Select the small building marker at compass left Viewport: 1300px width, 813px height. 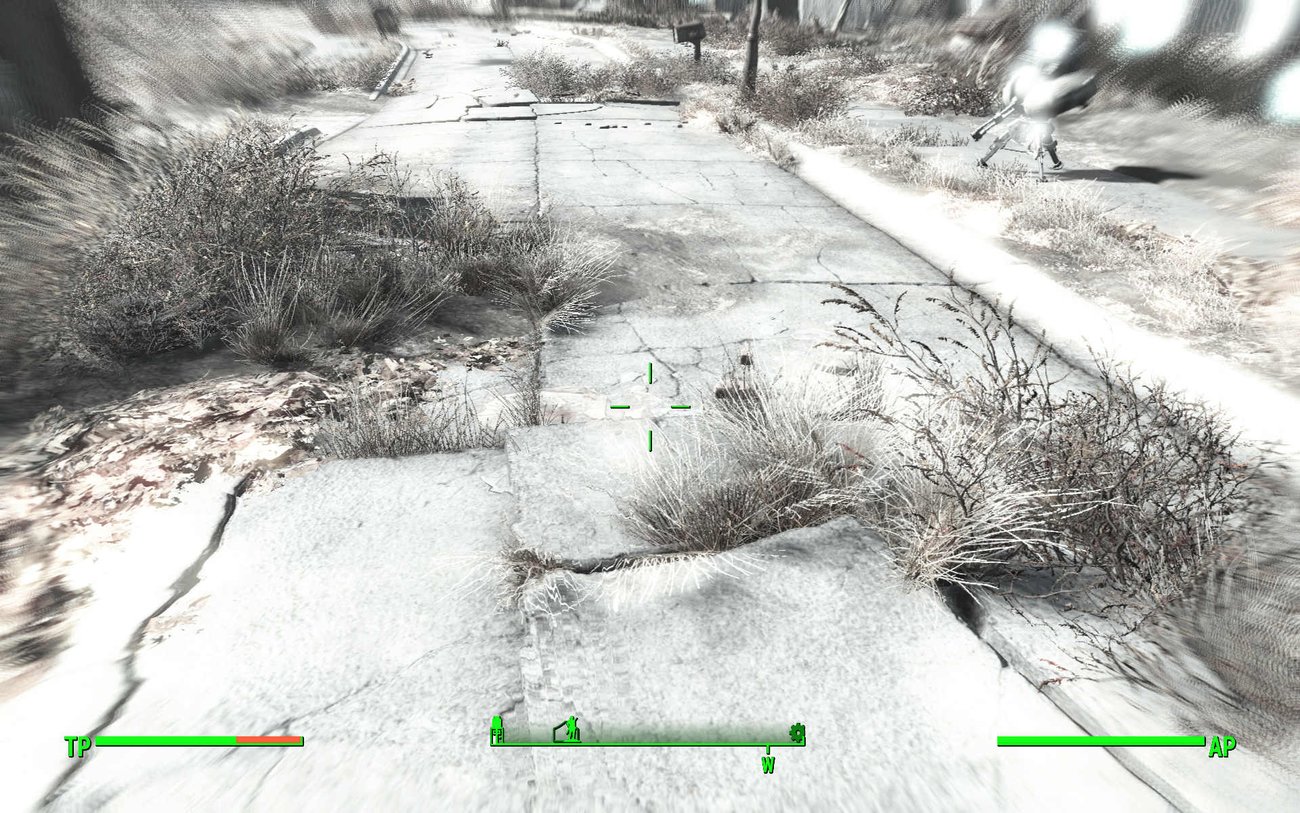click(497, 731)
